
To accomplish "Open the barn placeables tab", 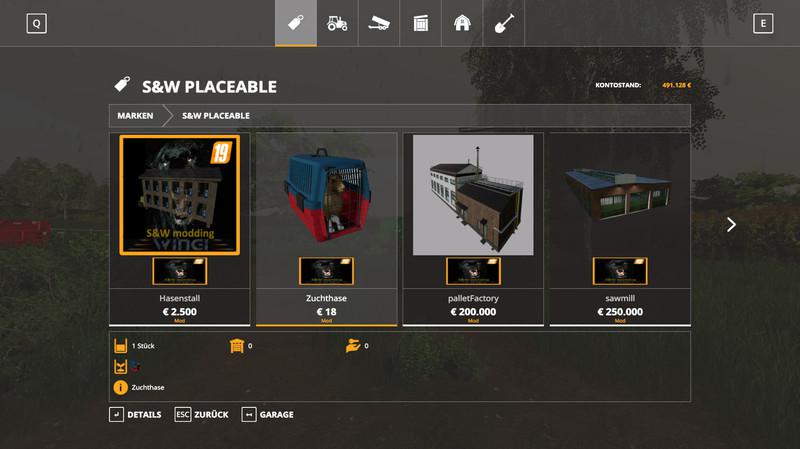I will pos(462,23).
